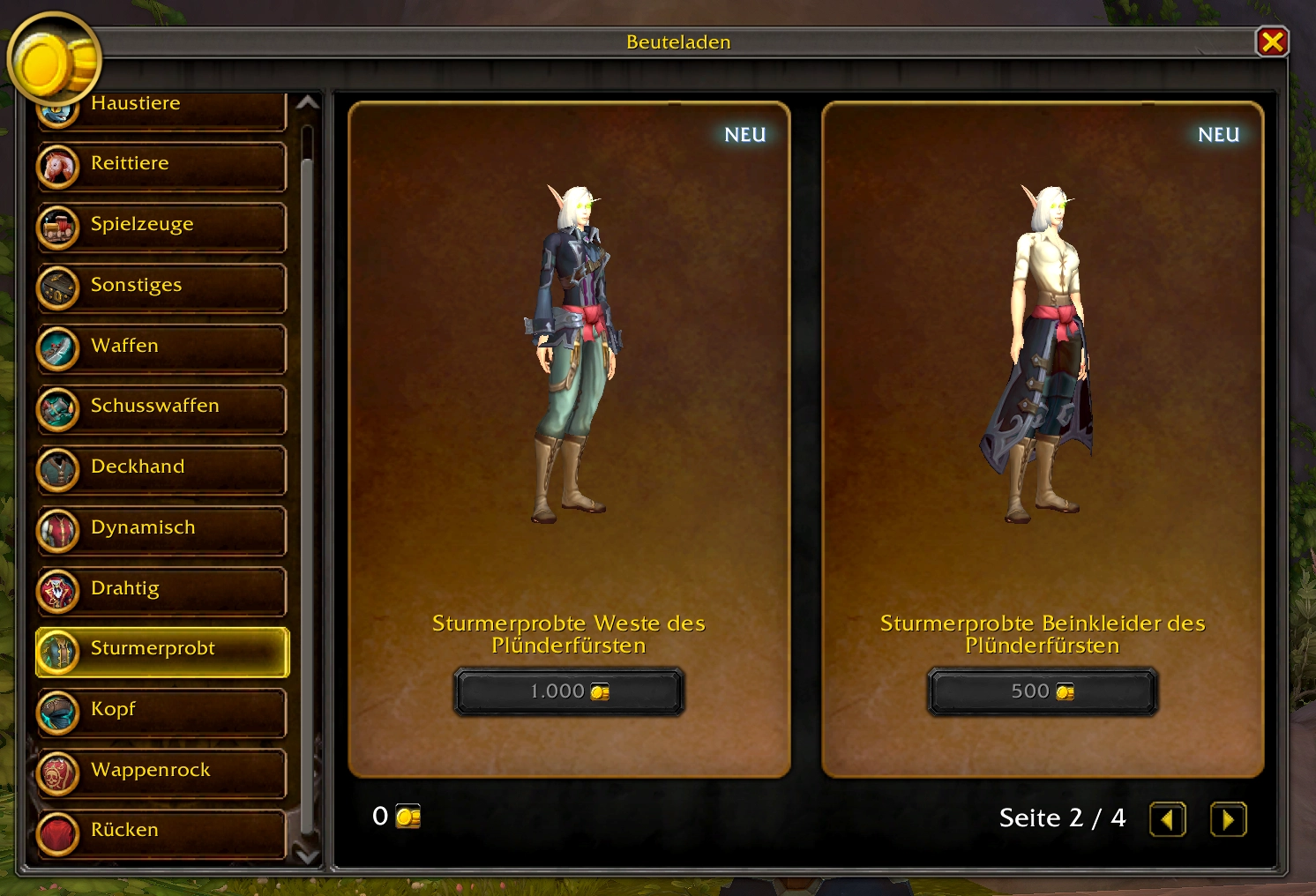This screenshot has width=1316, height=896.
Task: Click the category list's down scroll arrow
Action: point(307,855)
